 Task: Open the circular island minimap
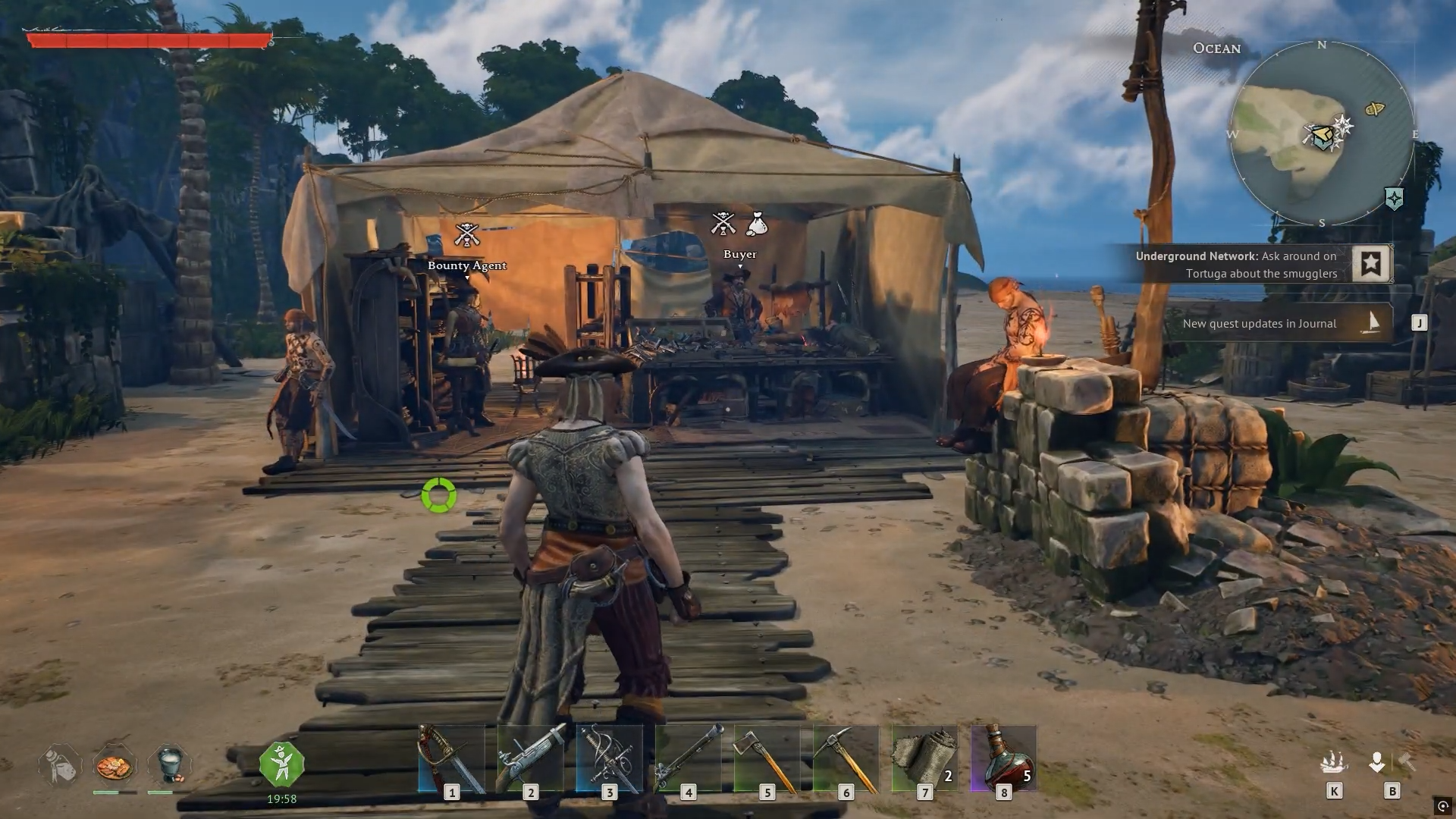[x=1321, y=134]
